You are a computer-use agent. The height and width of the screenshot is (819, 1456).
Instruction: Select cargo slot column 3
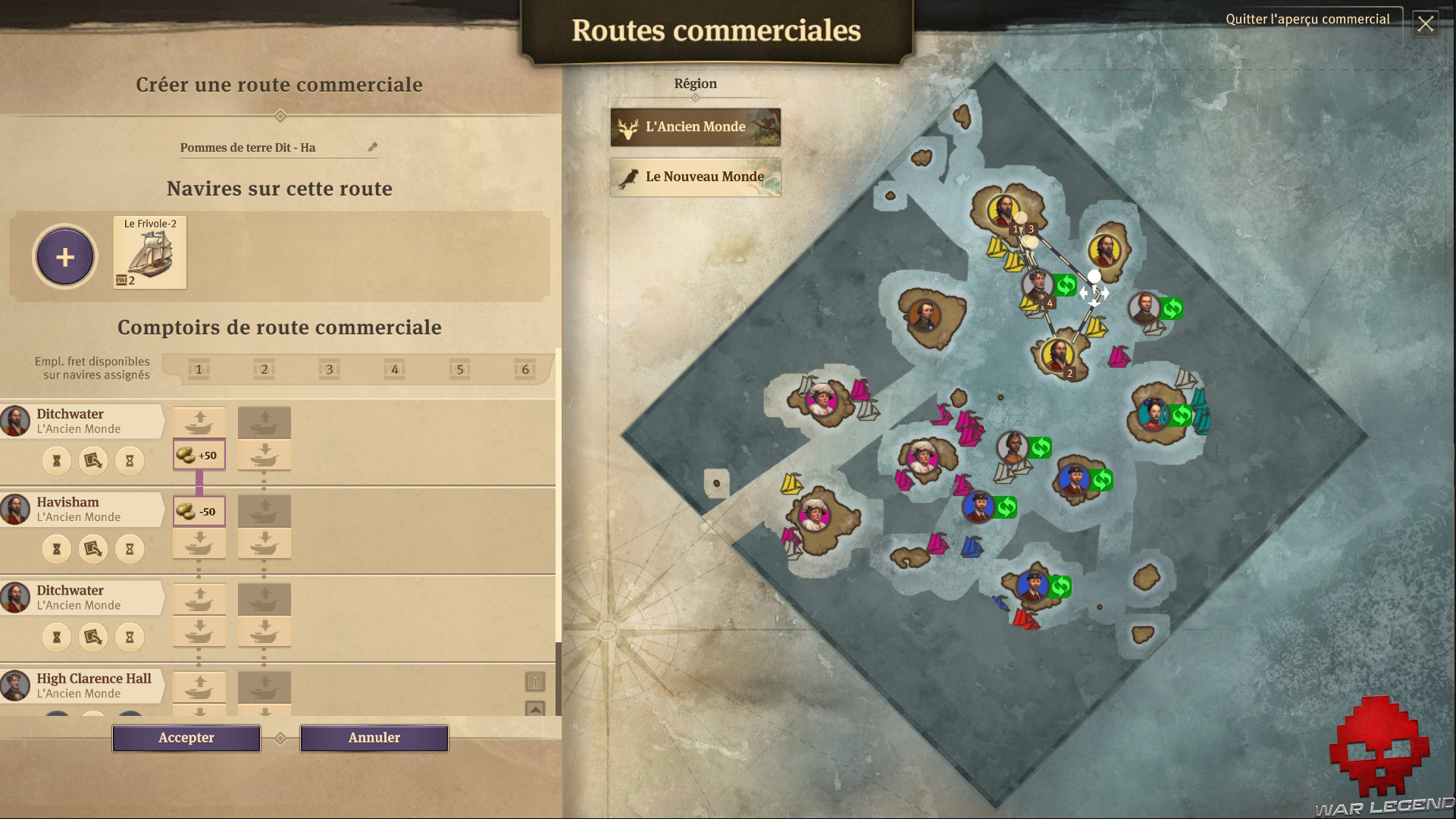(x=329, y=370)
